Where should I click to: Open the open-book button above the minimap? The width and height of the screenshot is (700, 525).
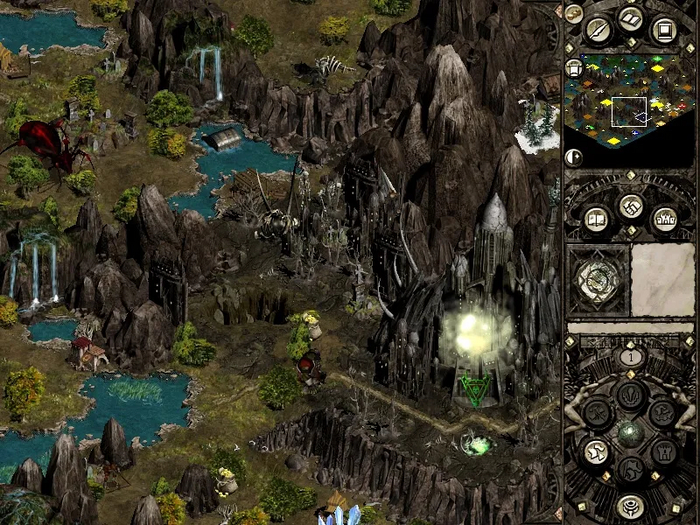tap(630, 18)
